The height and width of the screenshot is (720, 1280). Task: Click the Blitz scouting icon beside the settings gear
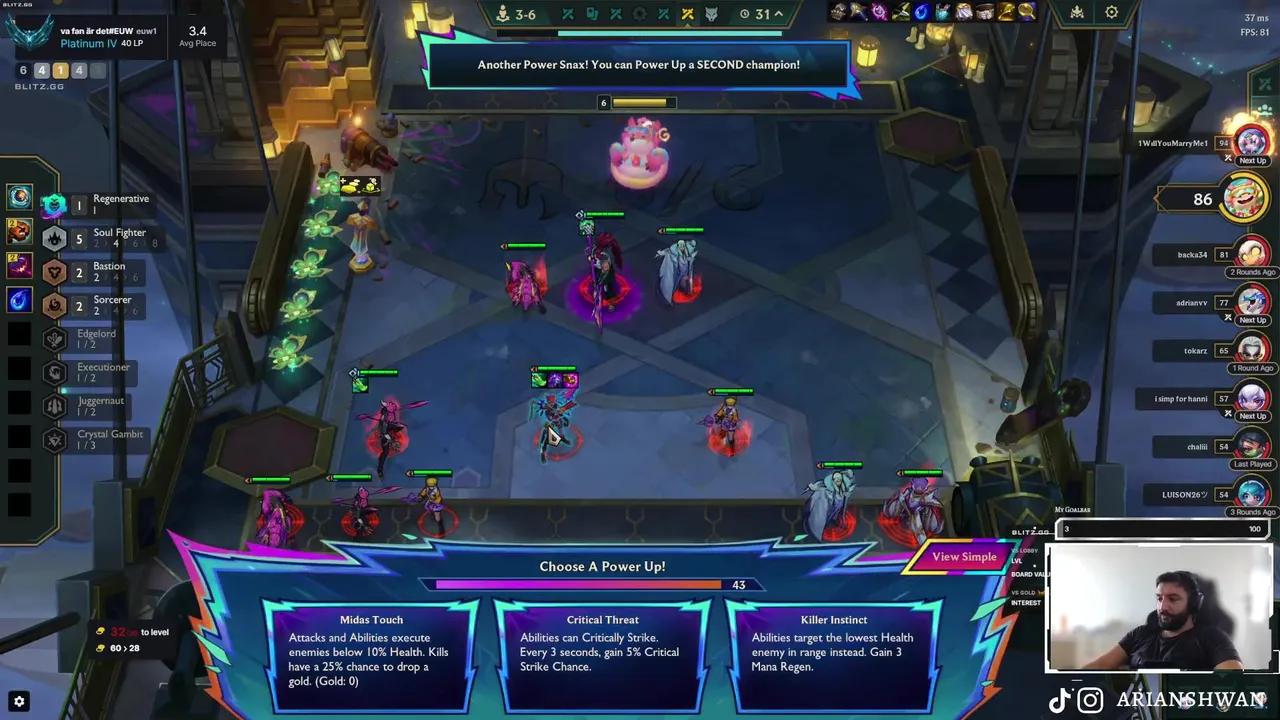(x=1078, y=13)
